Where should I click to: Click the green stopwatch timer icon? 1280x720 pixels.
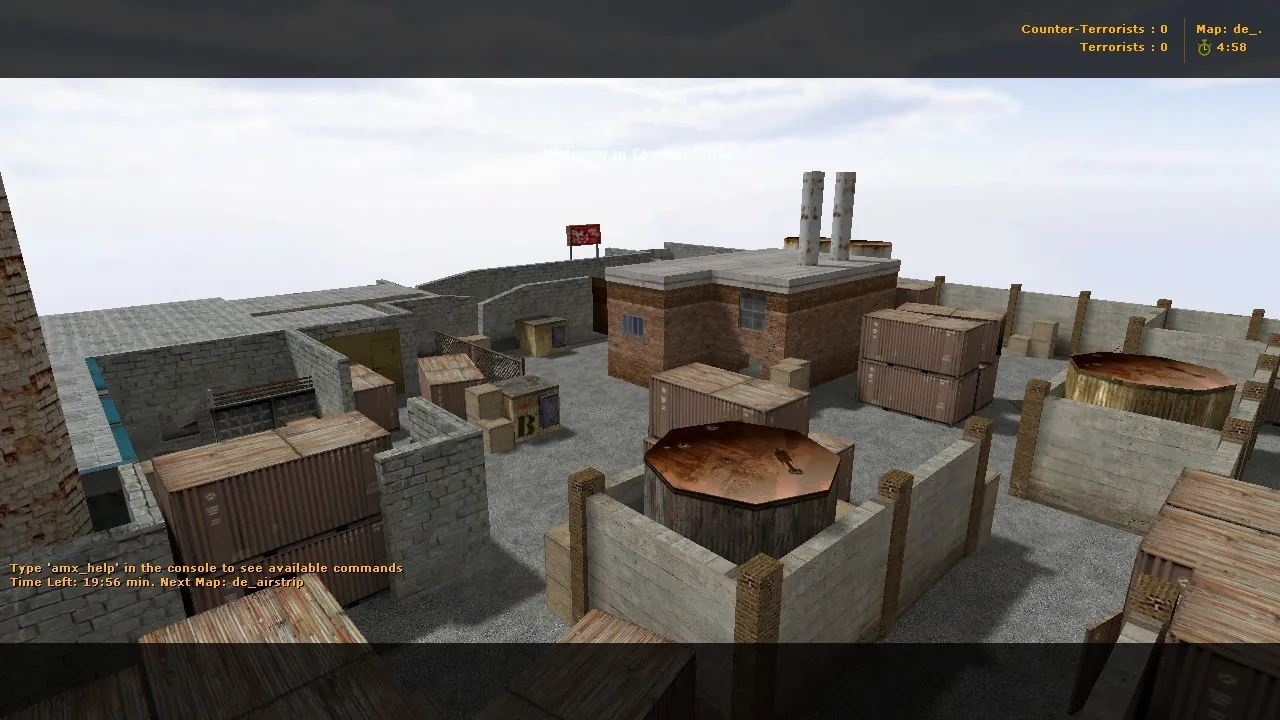(x=1204, y=47)
